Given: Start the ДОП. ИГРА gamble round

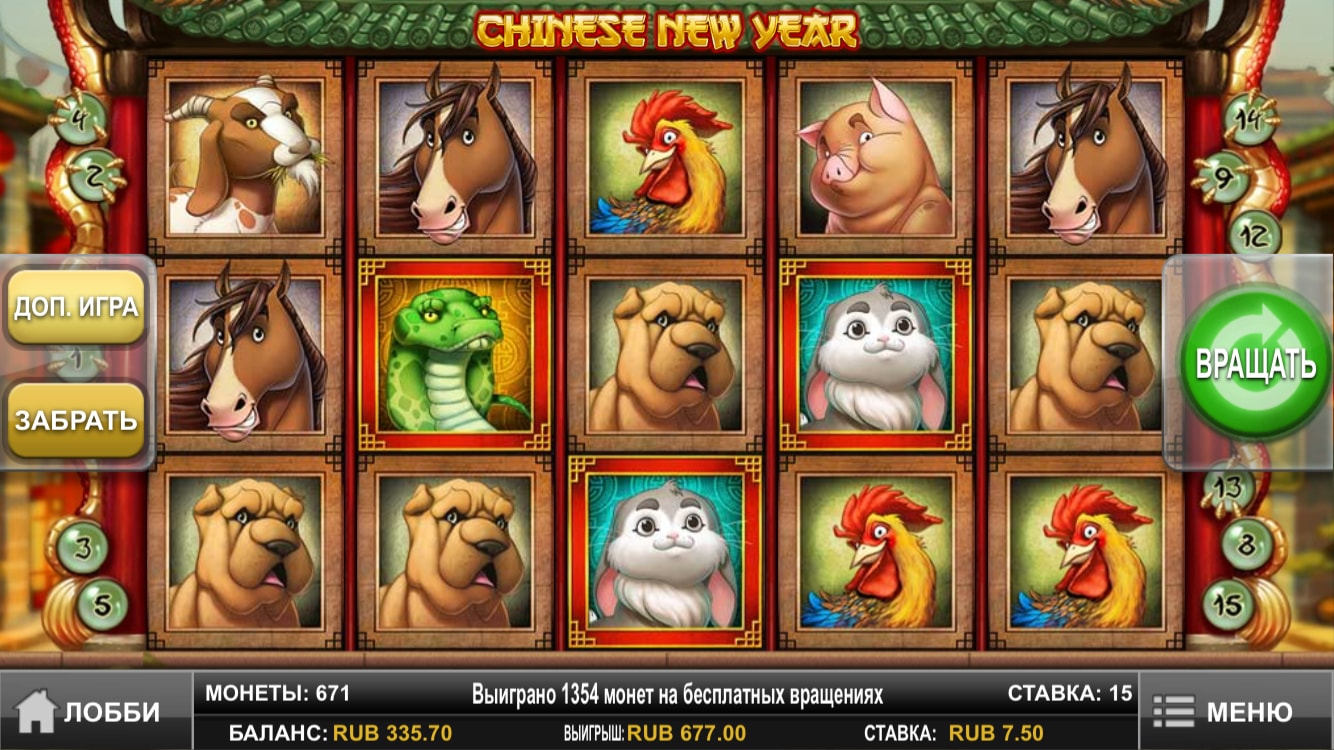Looking at the screenshot, I should 76,307.
